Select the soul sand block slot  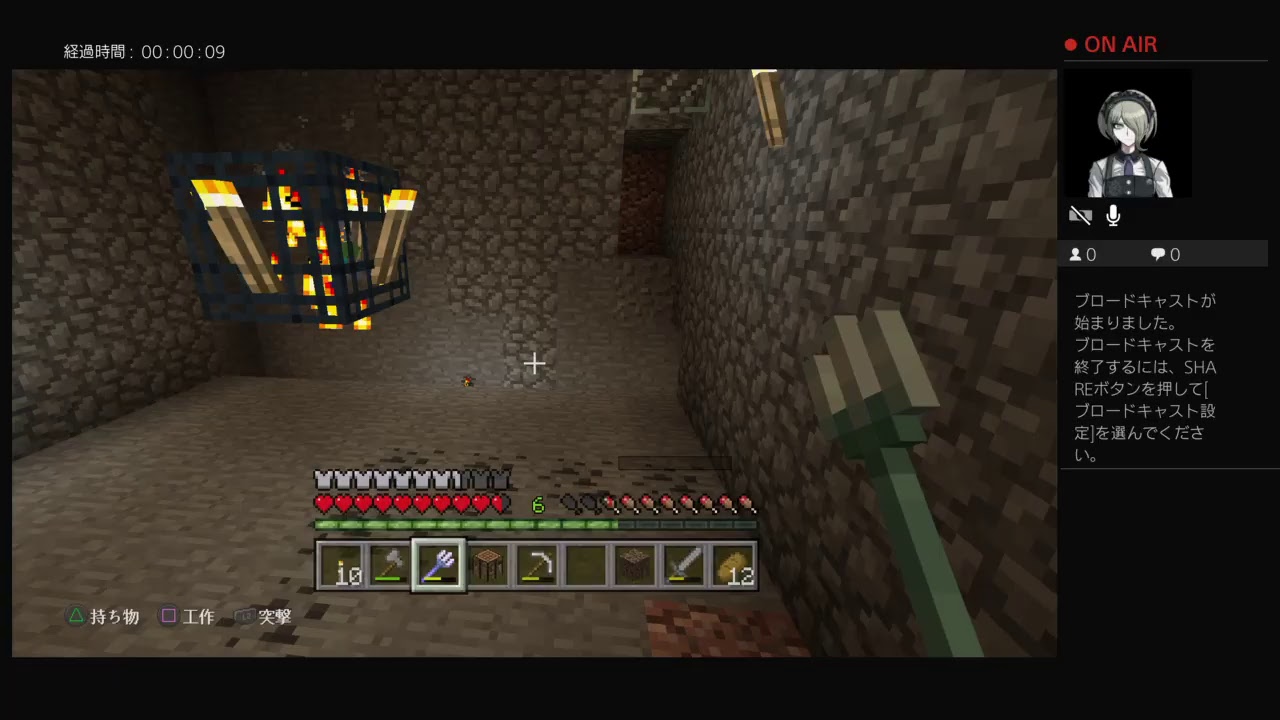[x=635, y=565]
